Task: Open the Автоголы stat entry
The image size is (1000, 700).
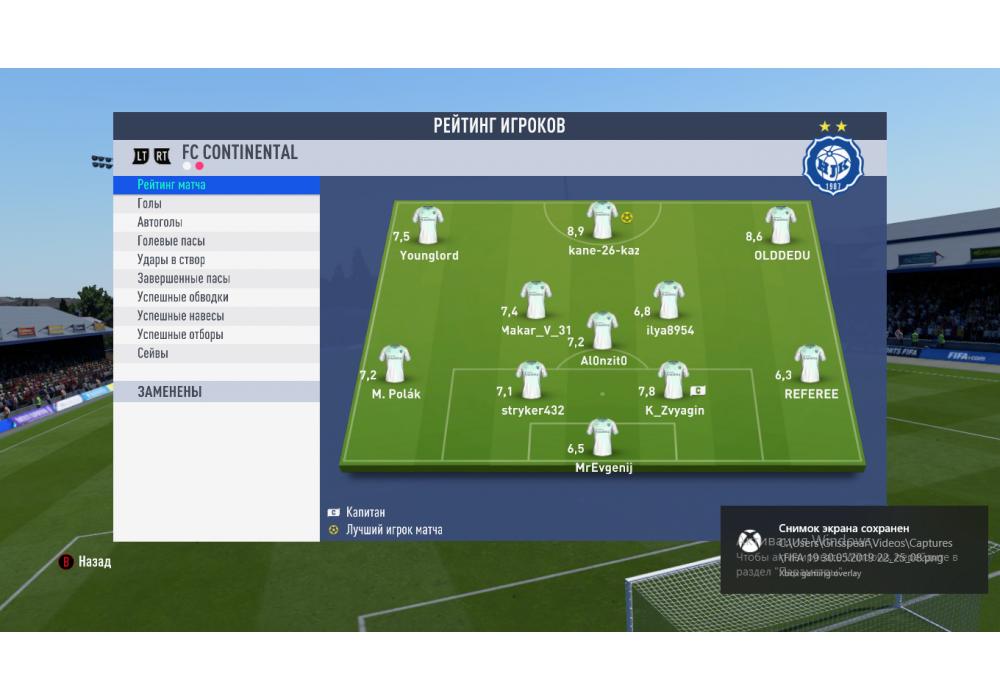Action: 160,222
